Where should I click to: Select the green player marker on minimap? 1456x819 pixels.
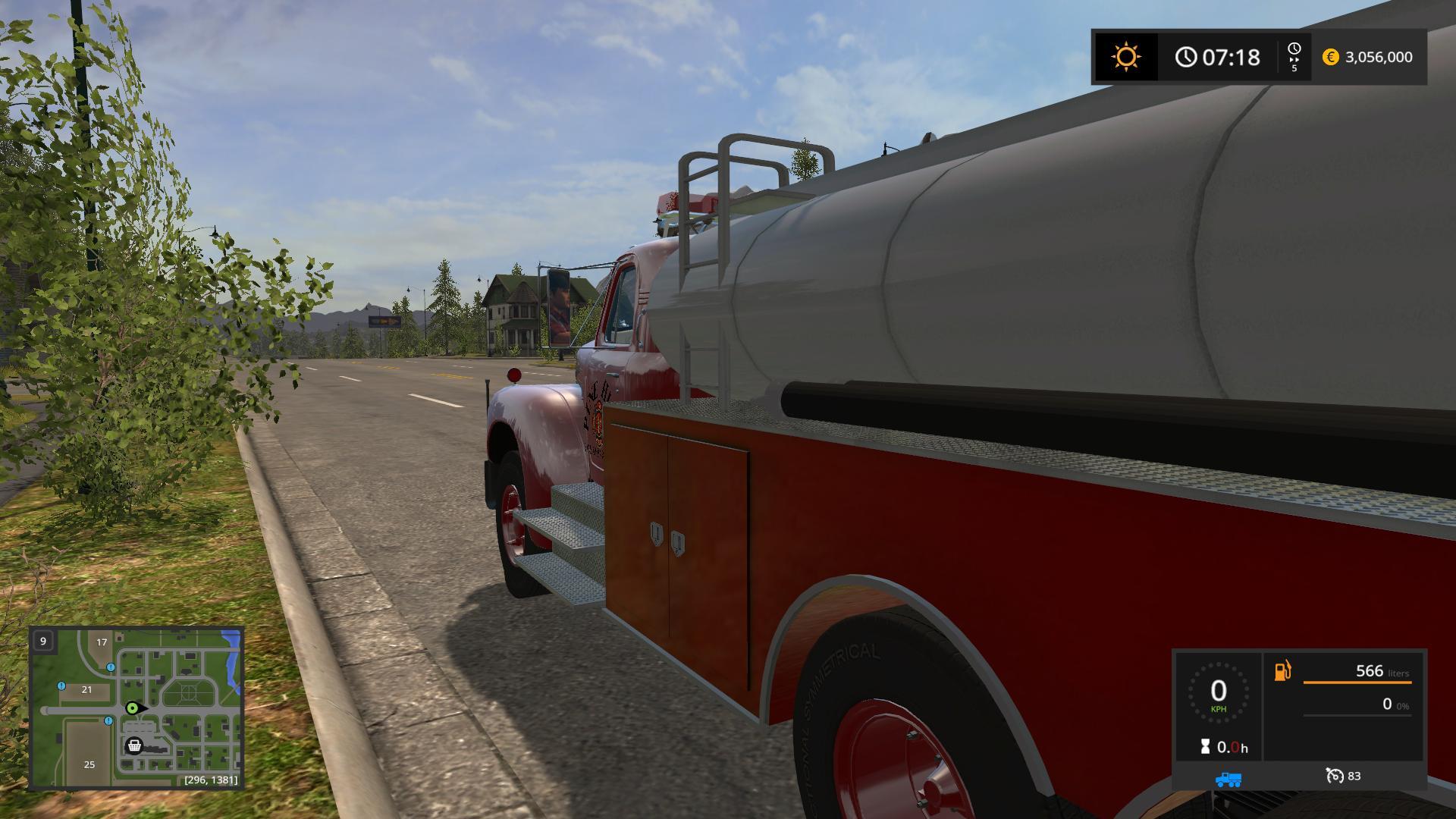point(133,708)
